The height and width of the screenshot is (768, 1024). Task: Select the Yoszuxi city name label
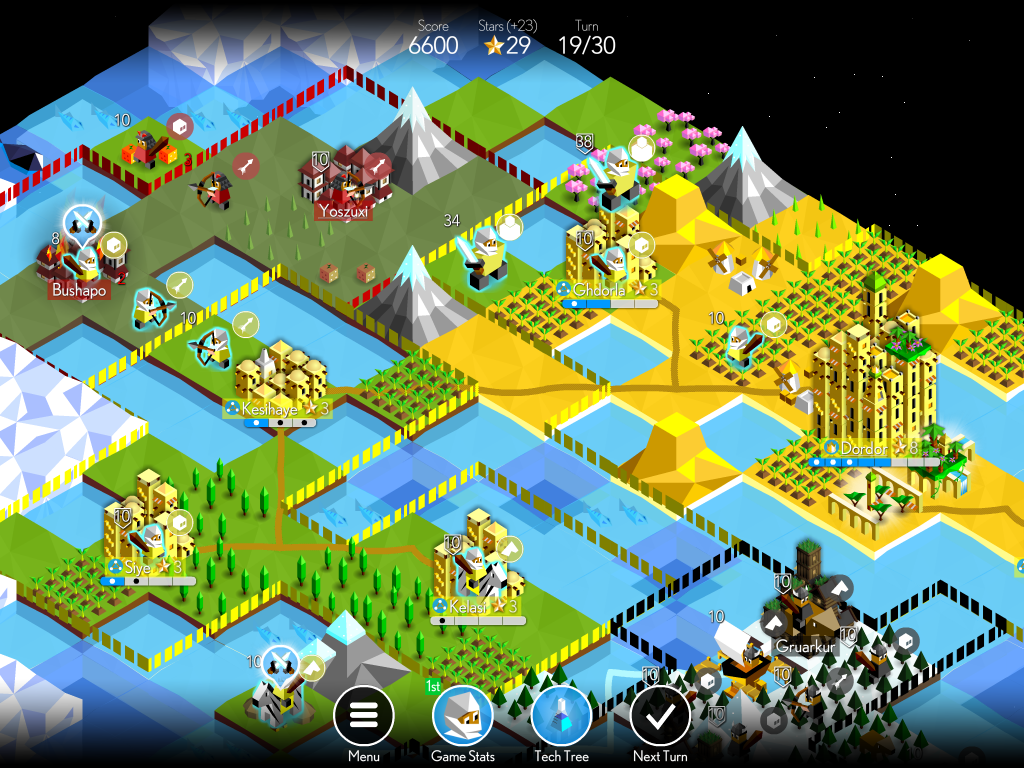coord(345,212)
